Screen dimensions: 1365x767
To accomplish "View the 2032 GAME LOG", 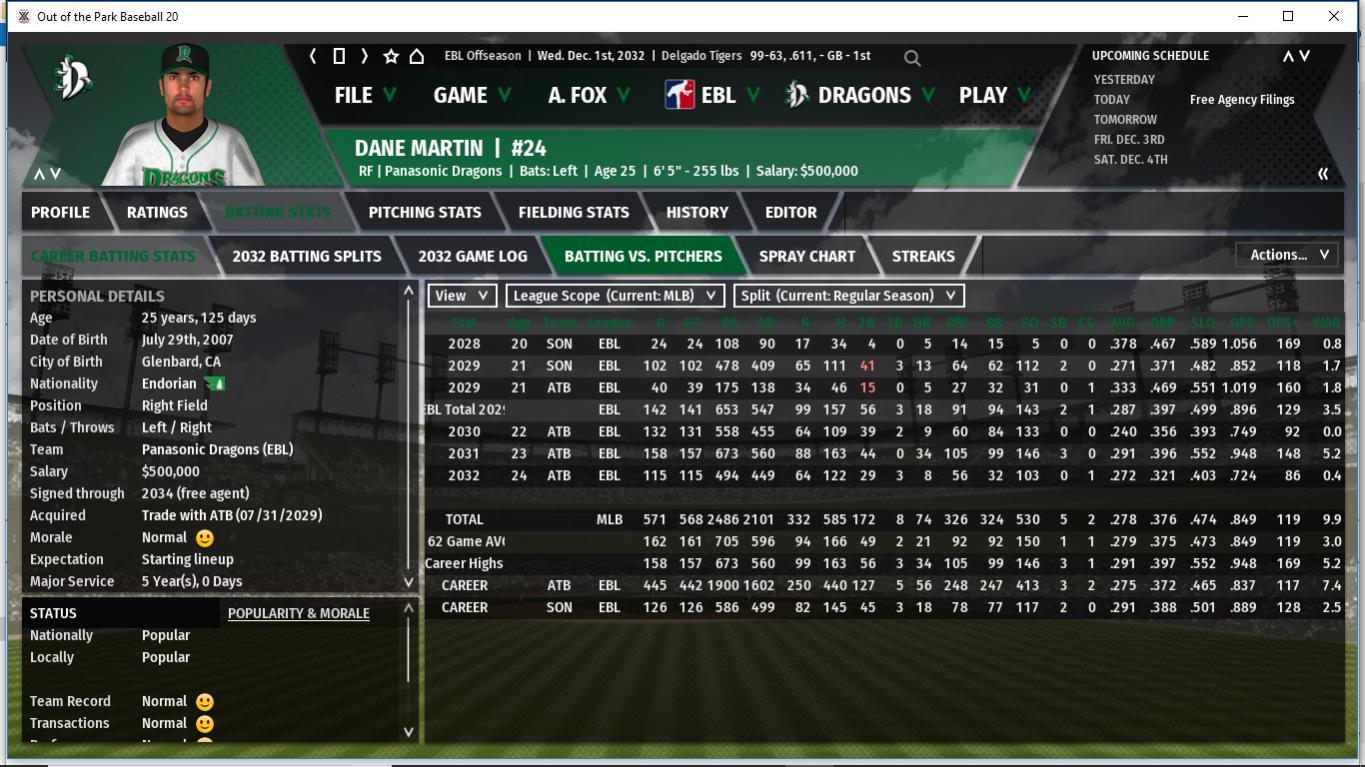I will coord(472,256).
